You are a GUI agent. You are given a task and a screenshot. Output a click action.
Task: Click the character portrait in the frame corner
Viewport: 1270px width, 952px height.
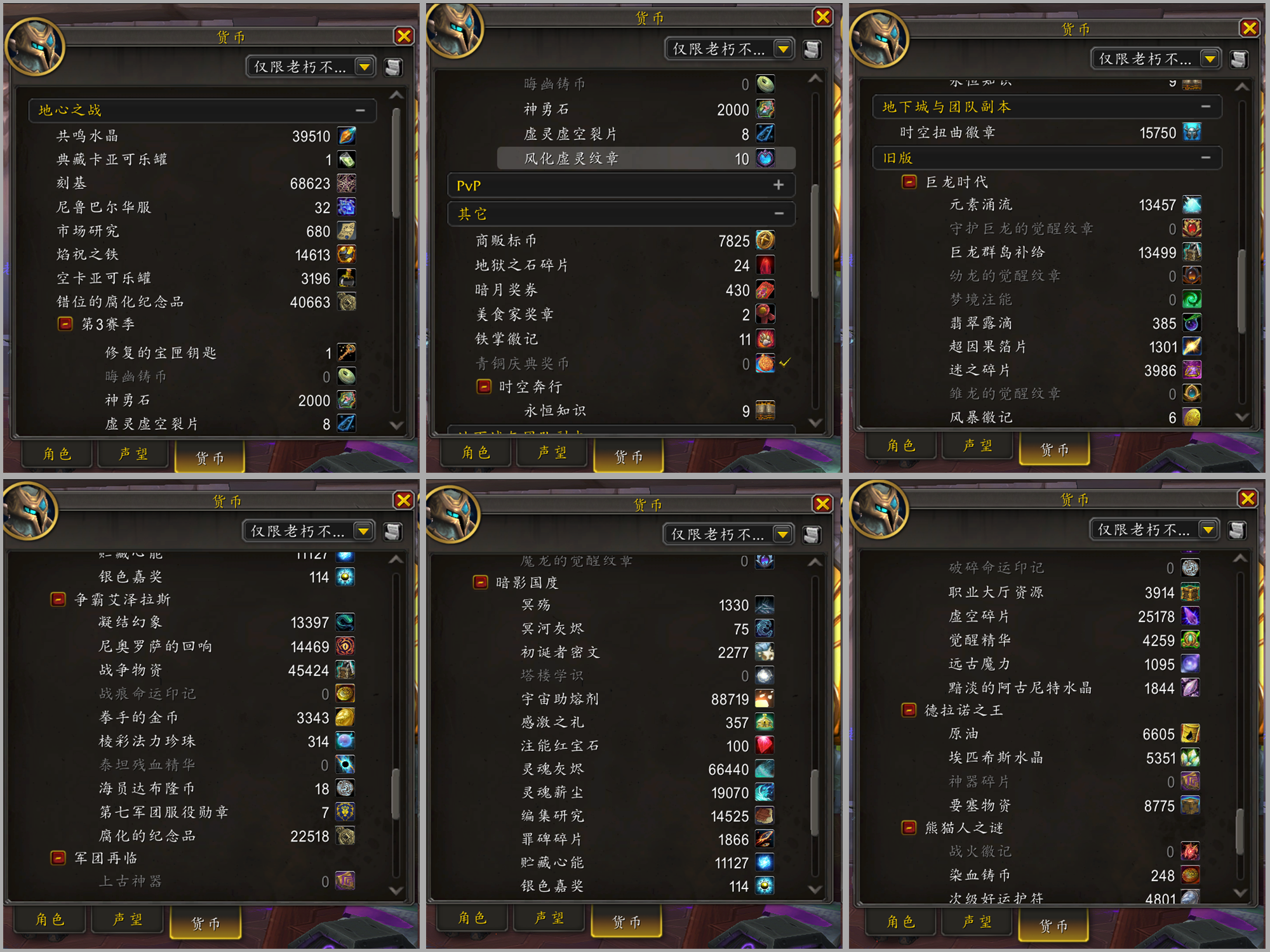(36, 46)
